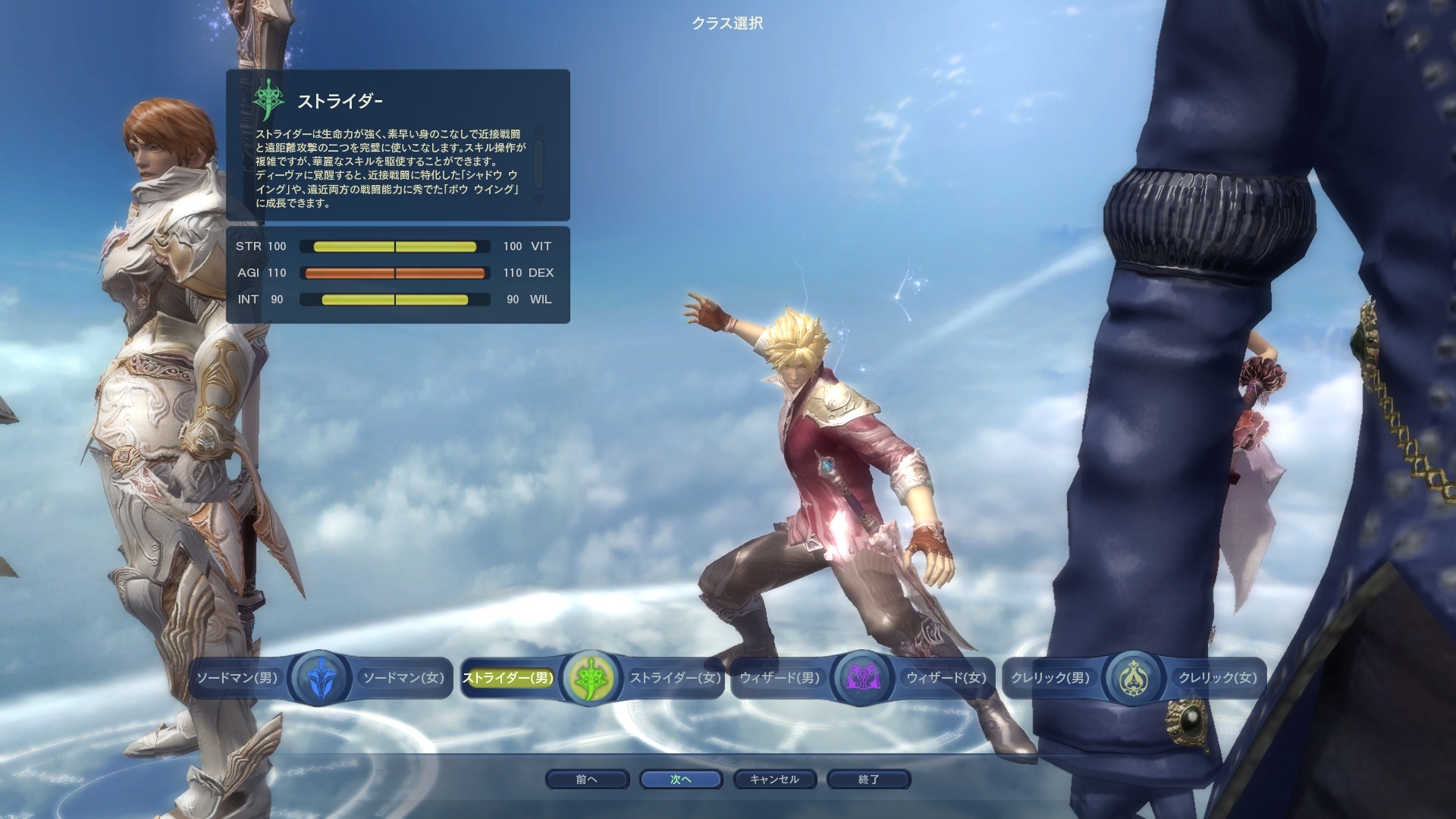Pick ストライダー(女) class
This screenshot has width=1456, height=819.
675,678
